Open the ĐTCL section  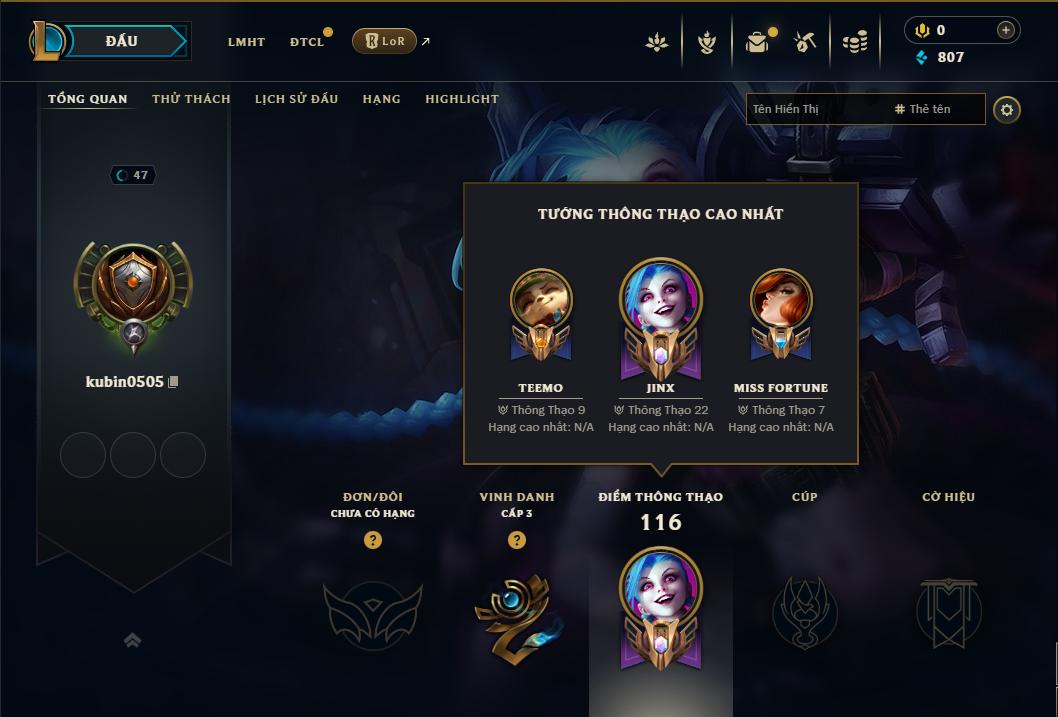[307, 42]
